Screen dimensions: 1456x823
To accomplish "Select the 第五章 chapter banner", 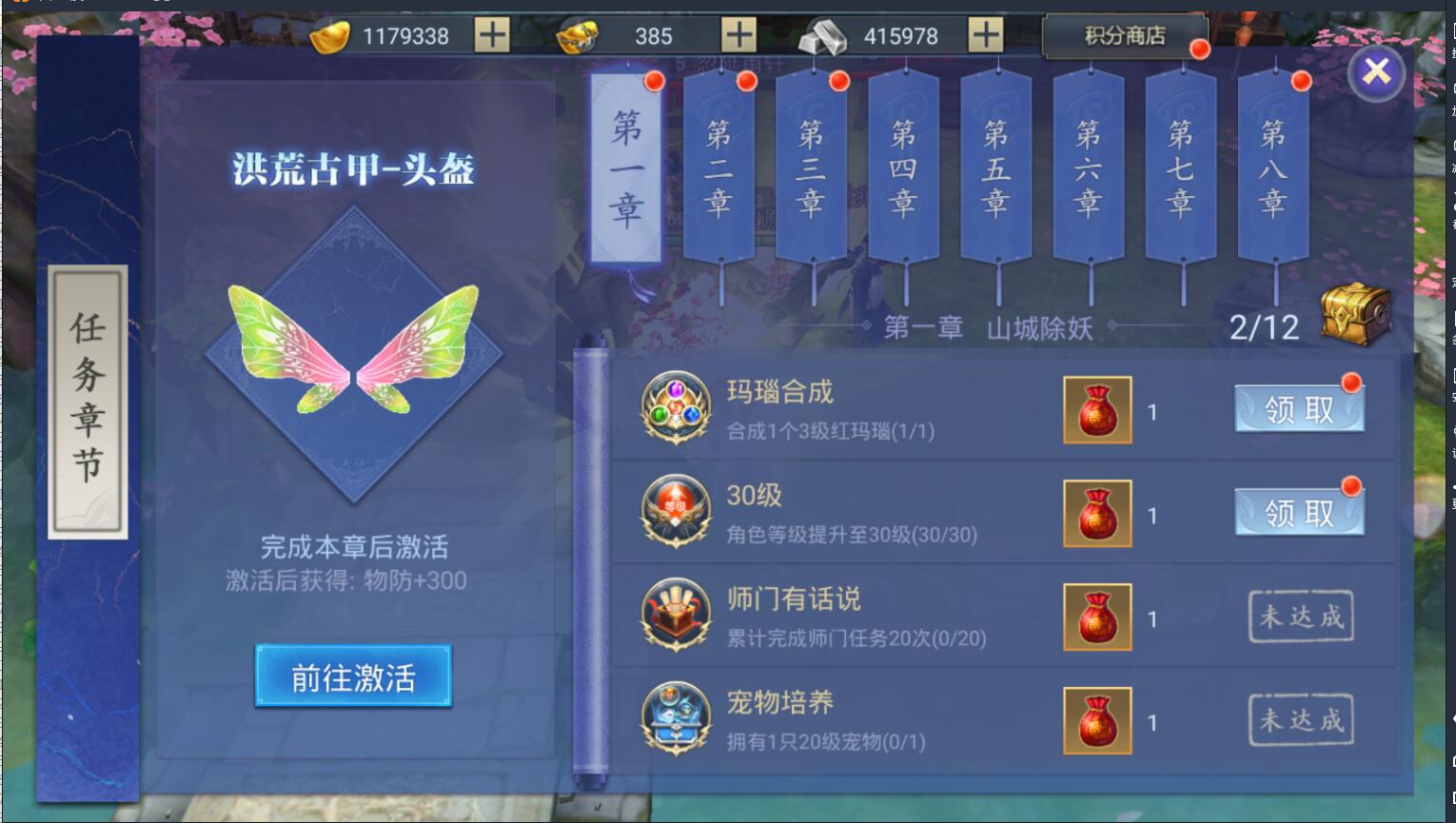I will click(x=994, y=171).
